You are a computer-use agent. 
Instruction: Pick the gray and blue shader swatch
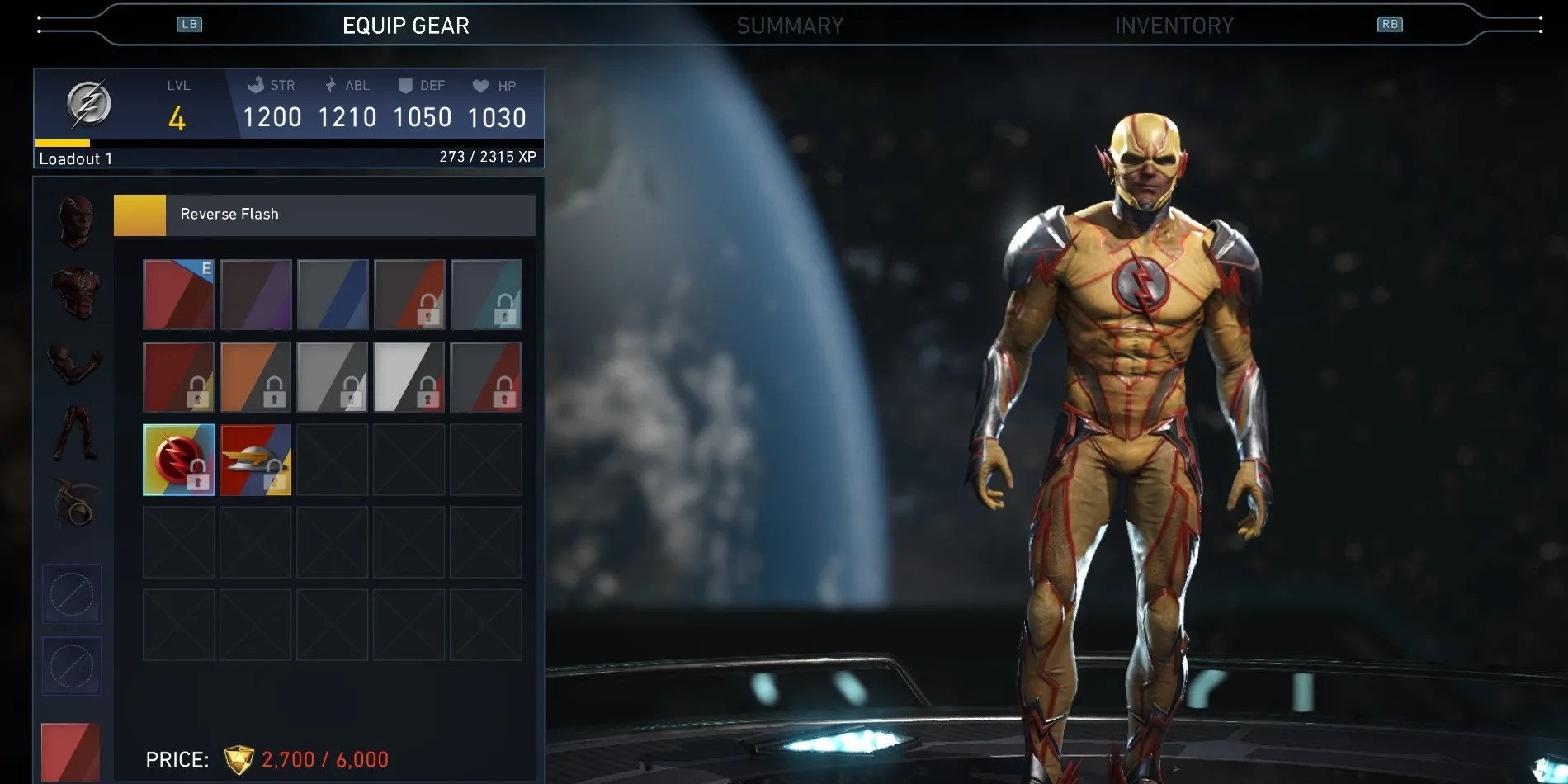(x=333, y=295)
